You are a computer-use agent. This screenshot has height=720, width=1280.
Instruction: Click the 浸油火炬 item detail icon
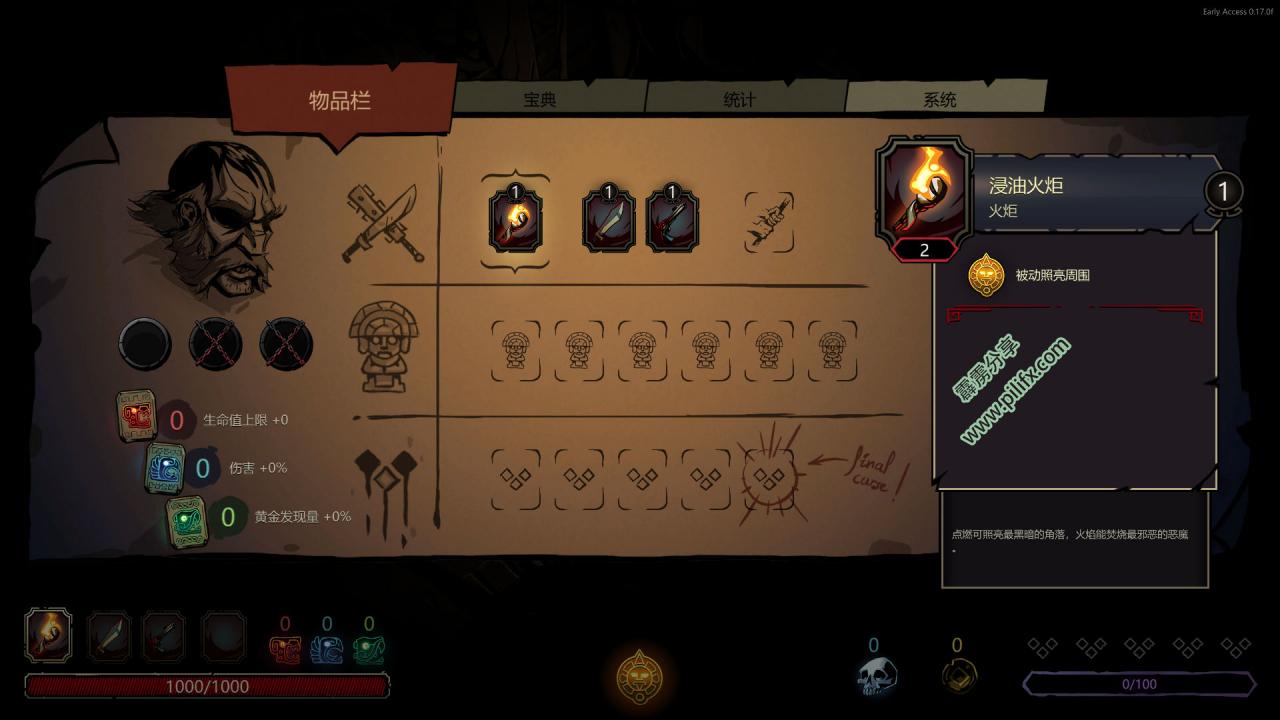coord(923,193)
